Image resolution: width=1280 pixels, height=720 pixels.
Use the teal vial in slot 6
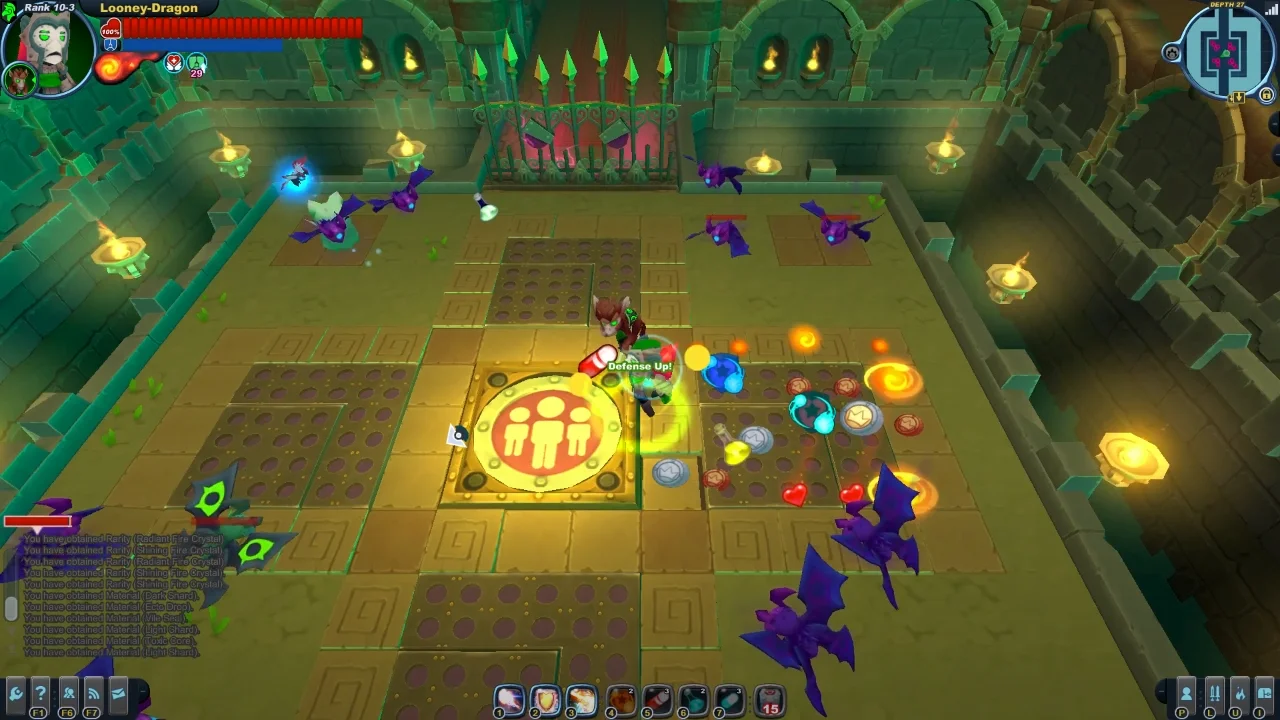[693, 700]
